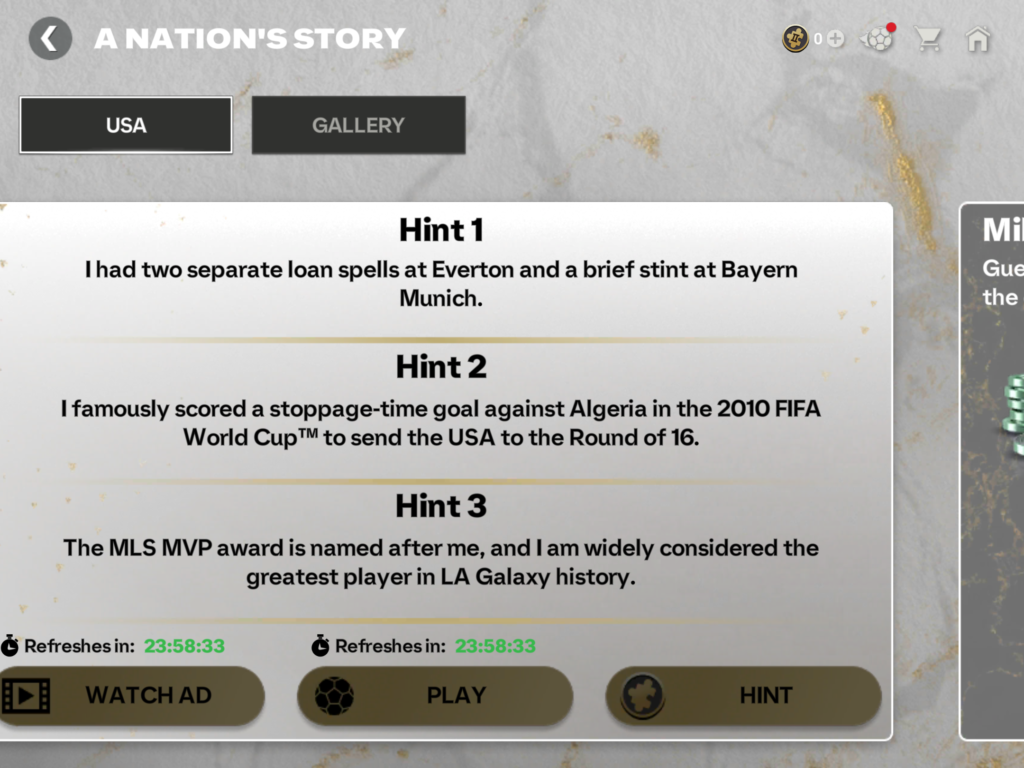The height and width of the screenshot is (768, 1024).
Task: Open the shopping cart store
Action: [x=929, y=39]
